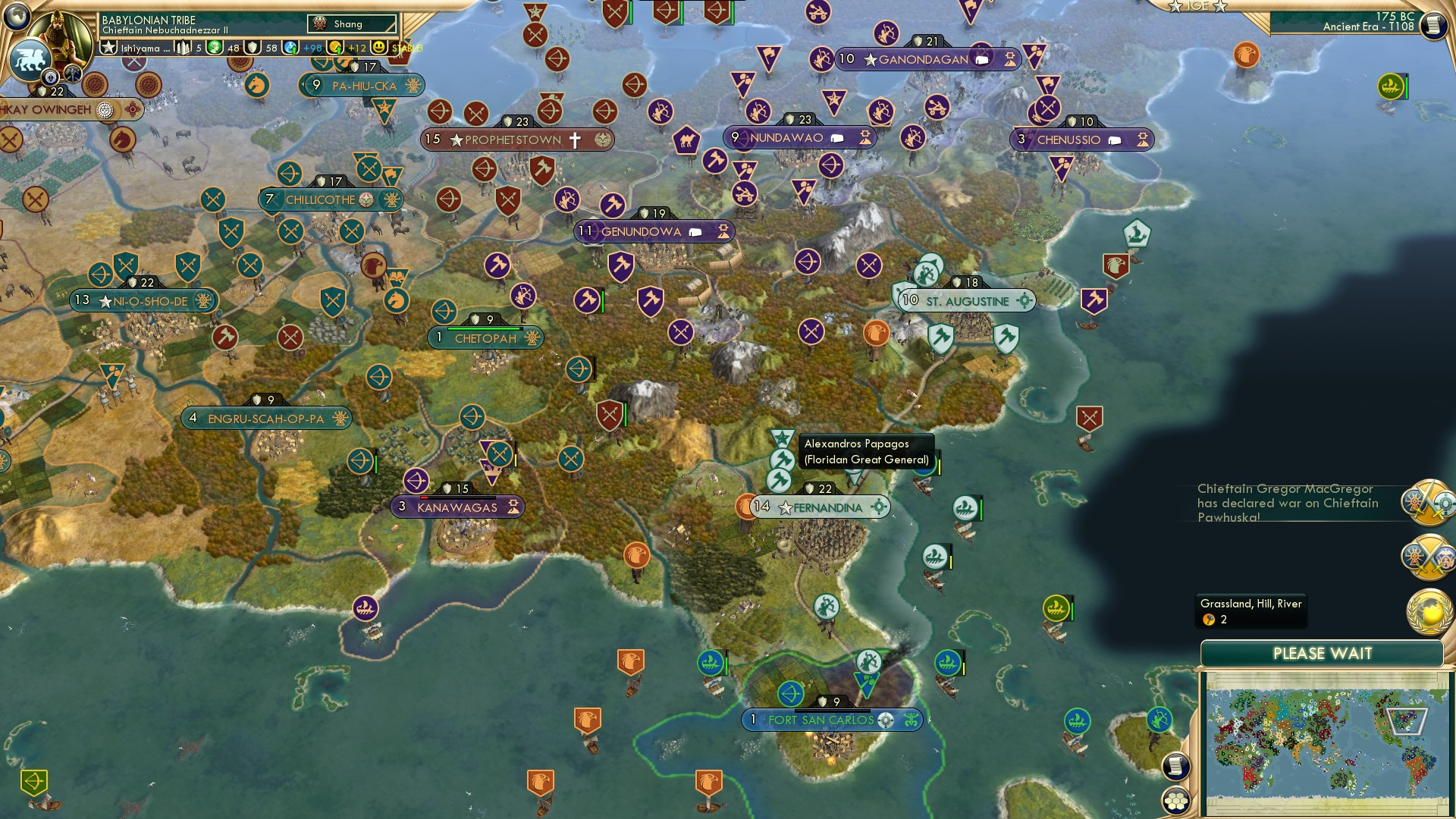The height and width of the screenshot is (819, 1456).
Task: Select the Fort San Carlos city banner
Action: pos(834,720)
